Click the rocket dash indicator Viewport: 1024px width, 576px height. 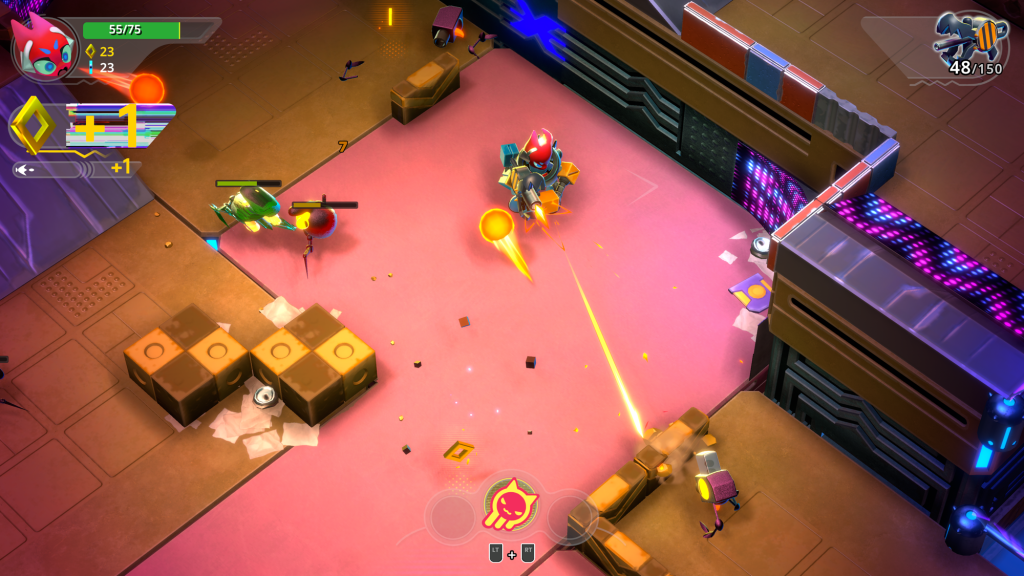point(48,170)
